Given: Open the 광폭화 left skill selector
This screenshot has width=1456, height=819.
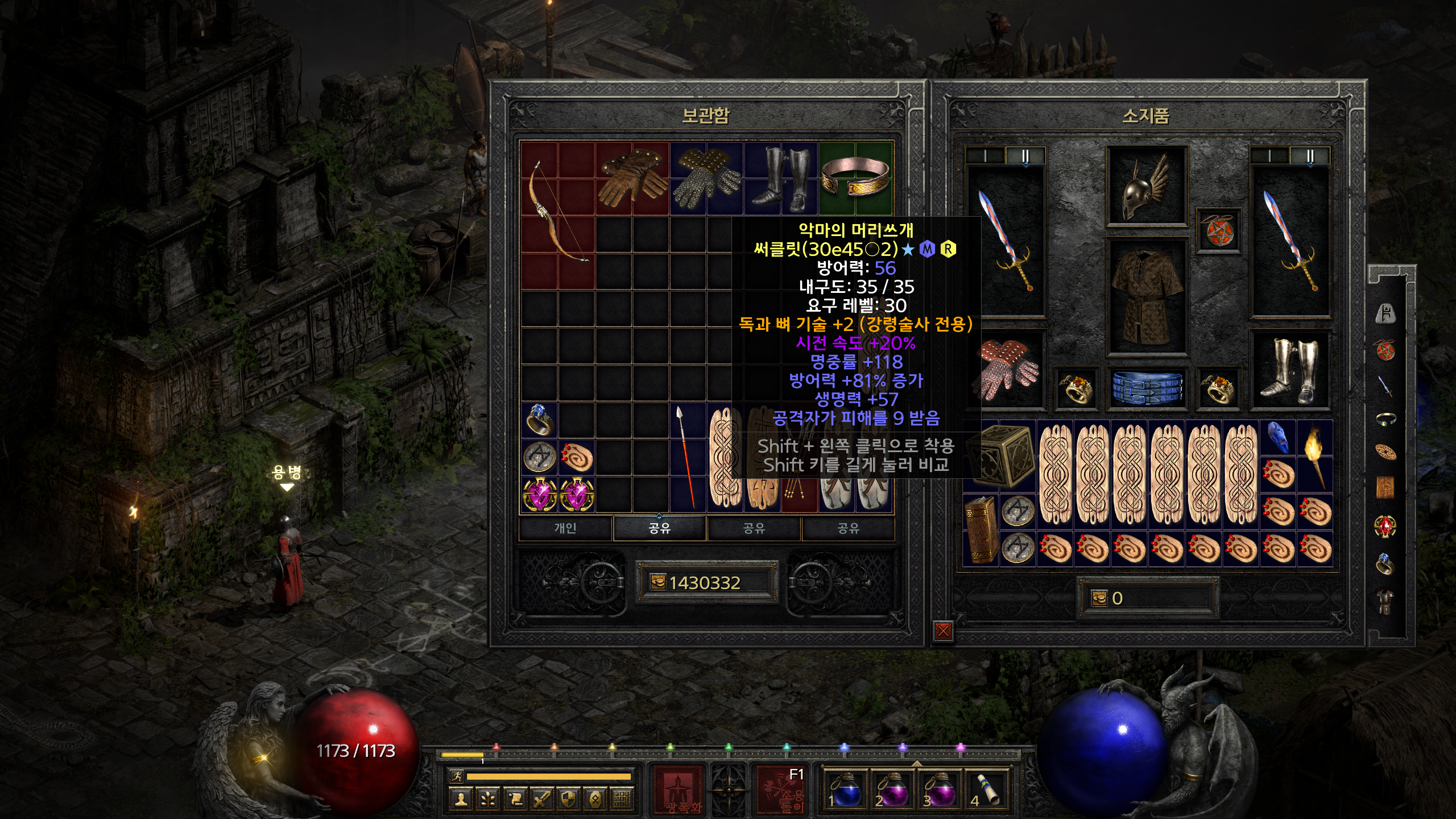Looking at the screenshot, I should 679,789.
